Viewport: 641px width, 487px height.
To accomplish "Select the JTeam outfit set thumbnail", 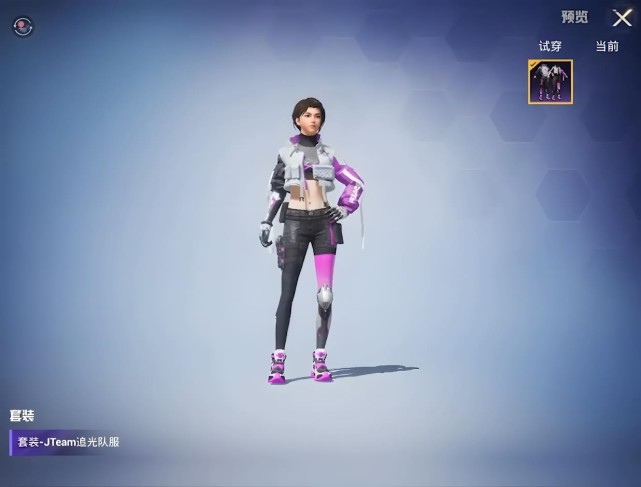I will click(550, 82).
